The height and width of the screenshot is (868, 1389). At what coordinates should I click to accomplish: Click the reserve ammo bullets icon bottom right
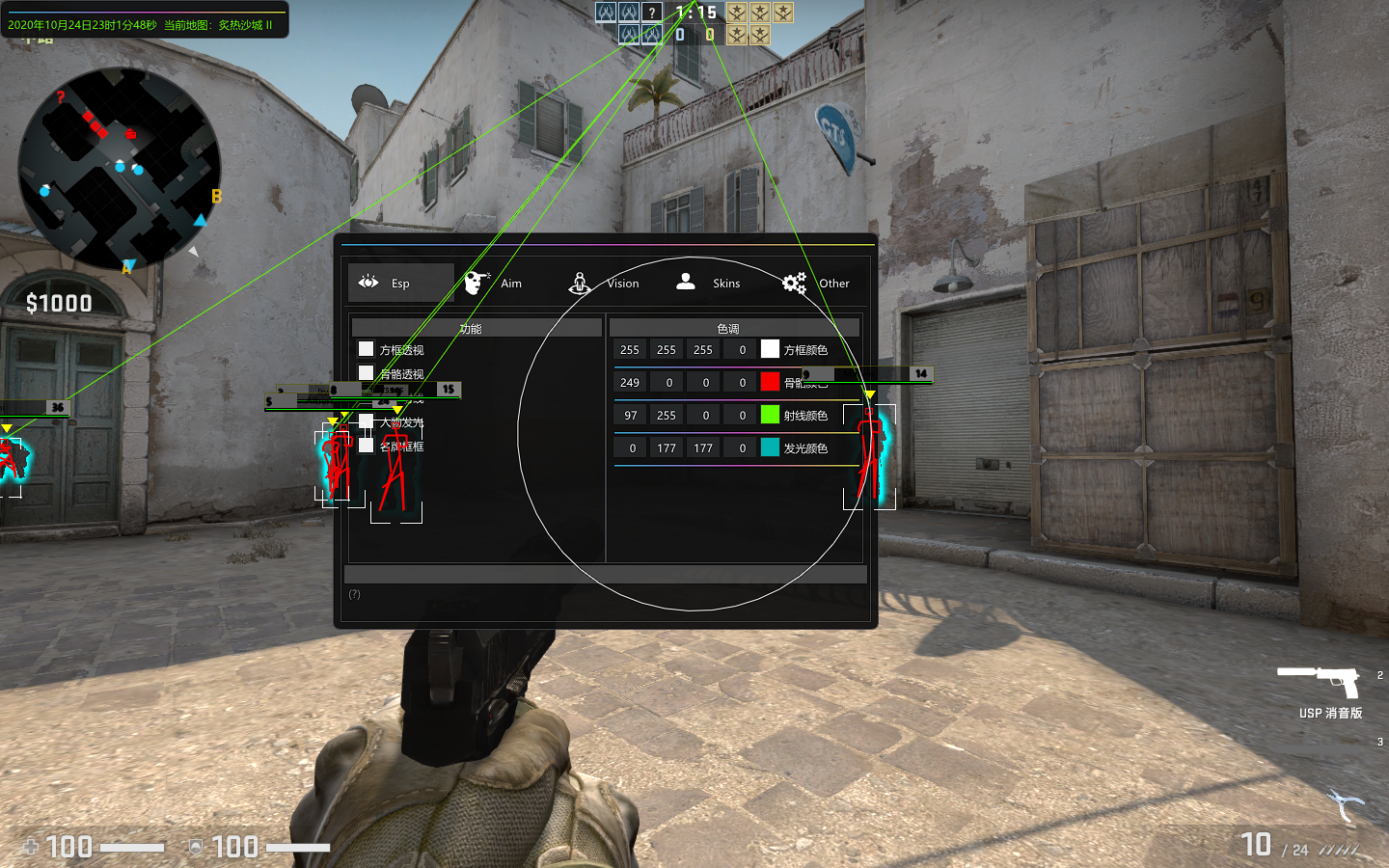coord(1336,849)
